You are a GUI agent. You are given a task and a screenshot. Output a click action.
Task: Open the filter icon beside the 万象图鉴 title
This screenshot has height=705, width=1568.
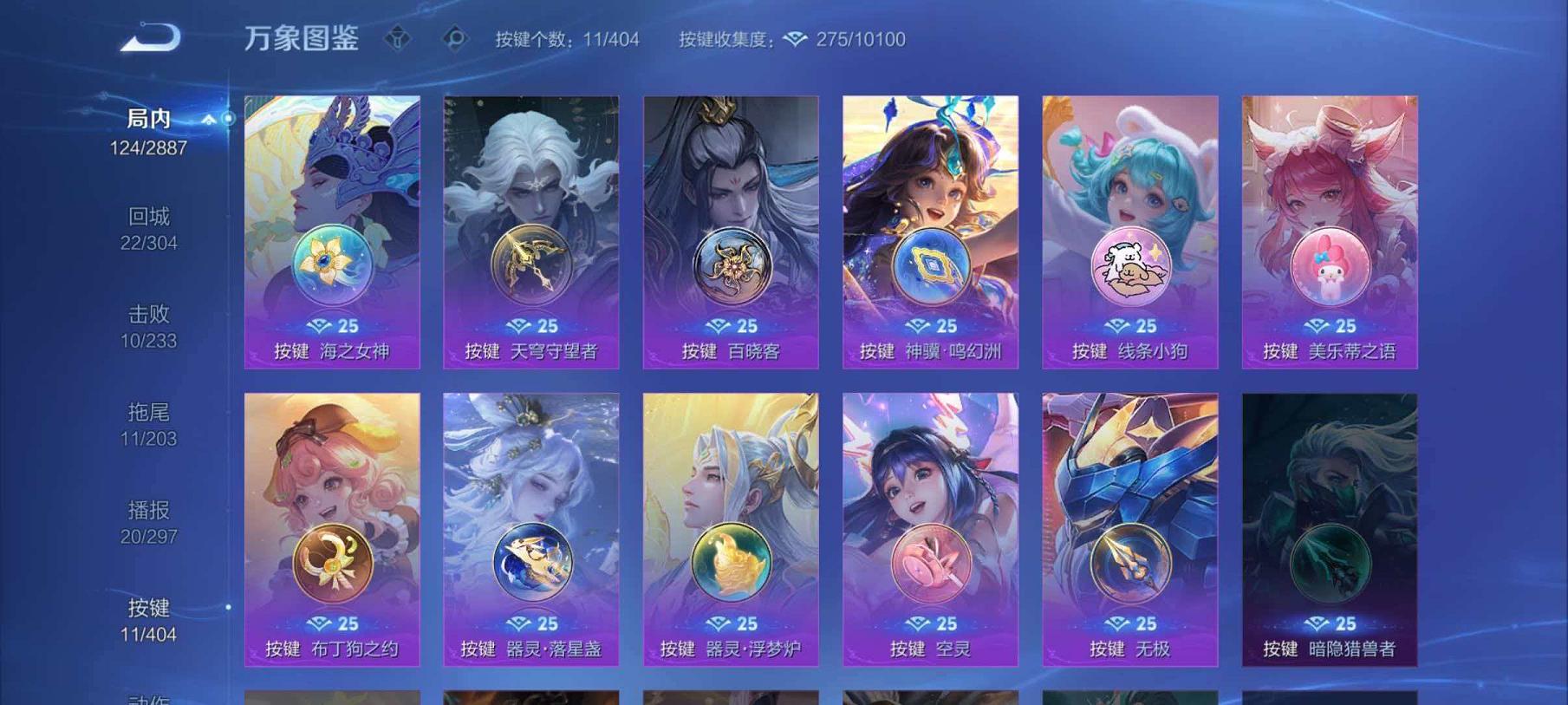click(x=399, y=38)
